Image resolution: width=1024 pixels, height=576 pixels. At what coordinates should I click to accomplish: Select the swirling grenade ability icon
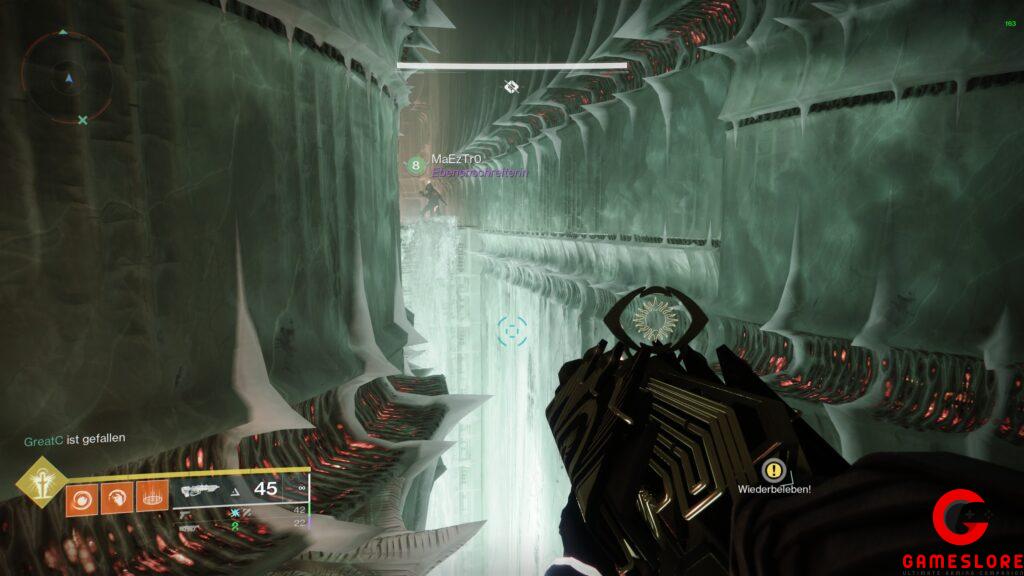pos(82,498)
